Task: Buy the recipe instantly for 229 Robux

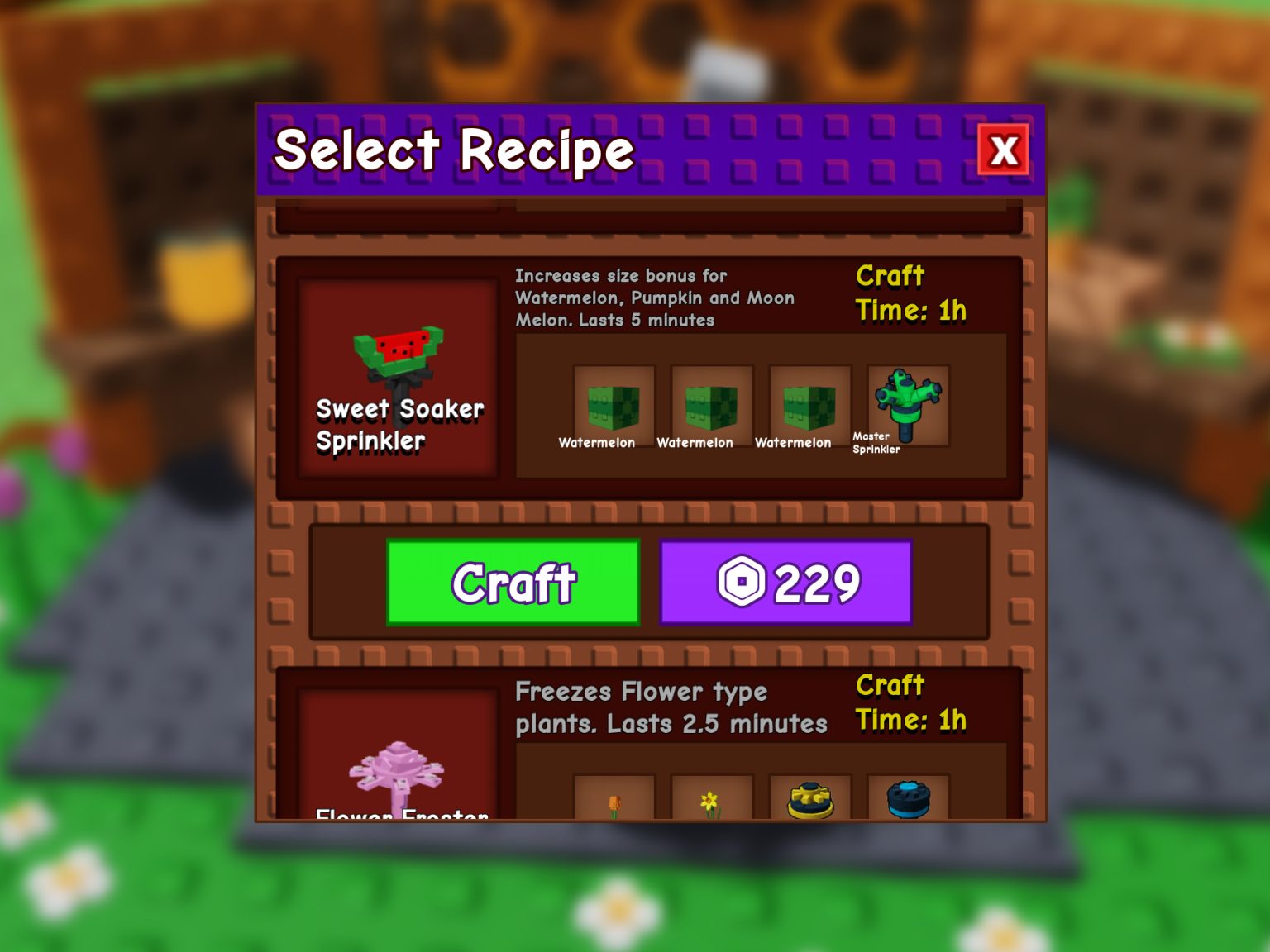Action: click(786, 583)
